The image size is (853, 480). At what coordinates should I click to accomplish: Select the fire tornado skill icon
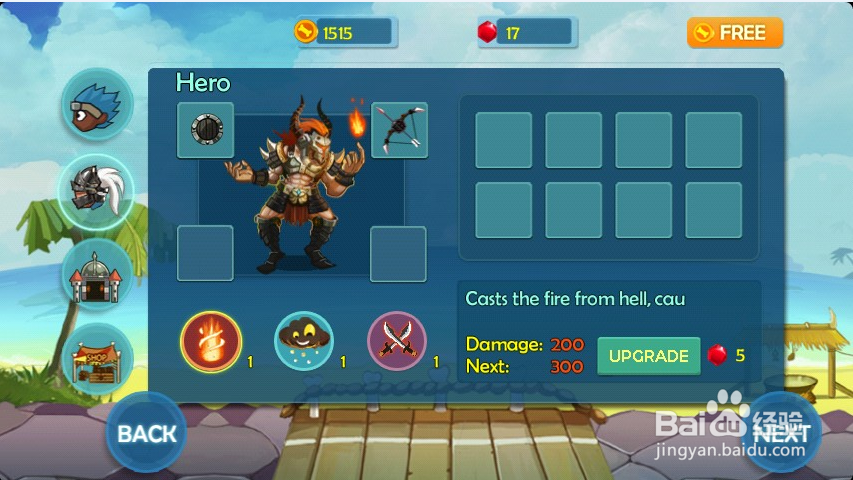pos(211,341)
